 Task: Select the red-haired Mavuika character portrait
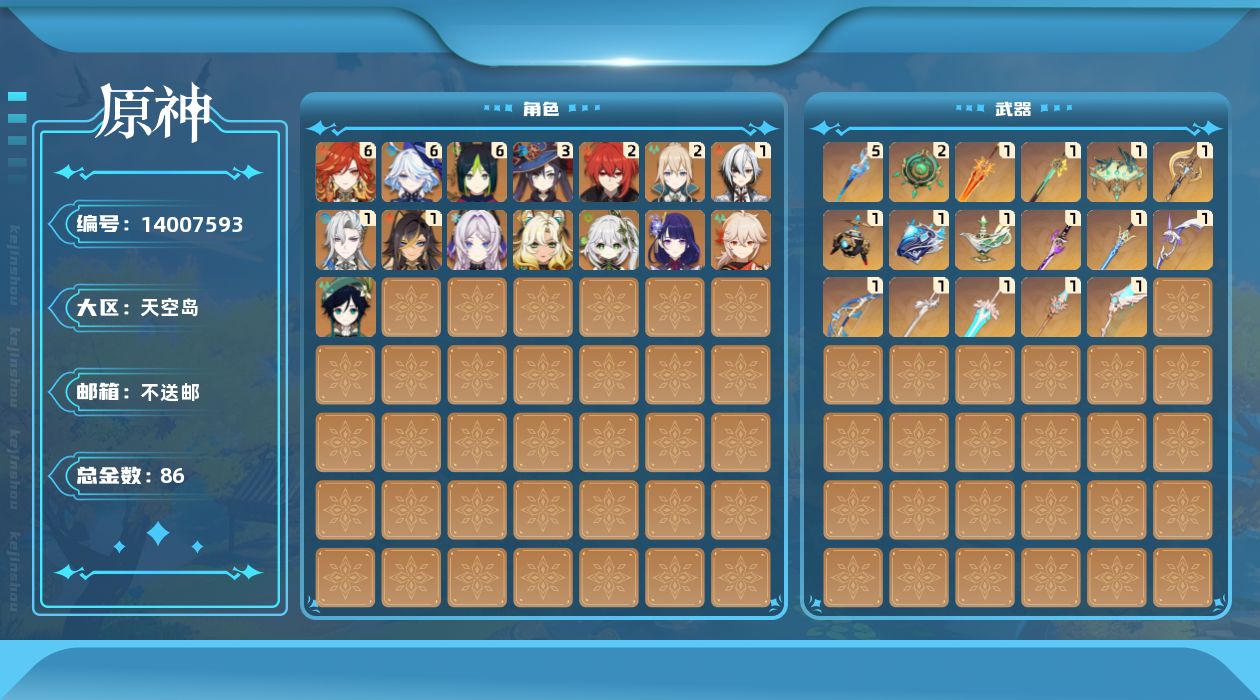pos(345,172)
